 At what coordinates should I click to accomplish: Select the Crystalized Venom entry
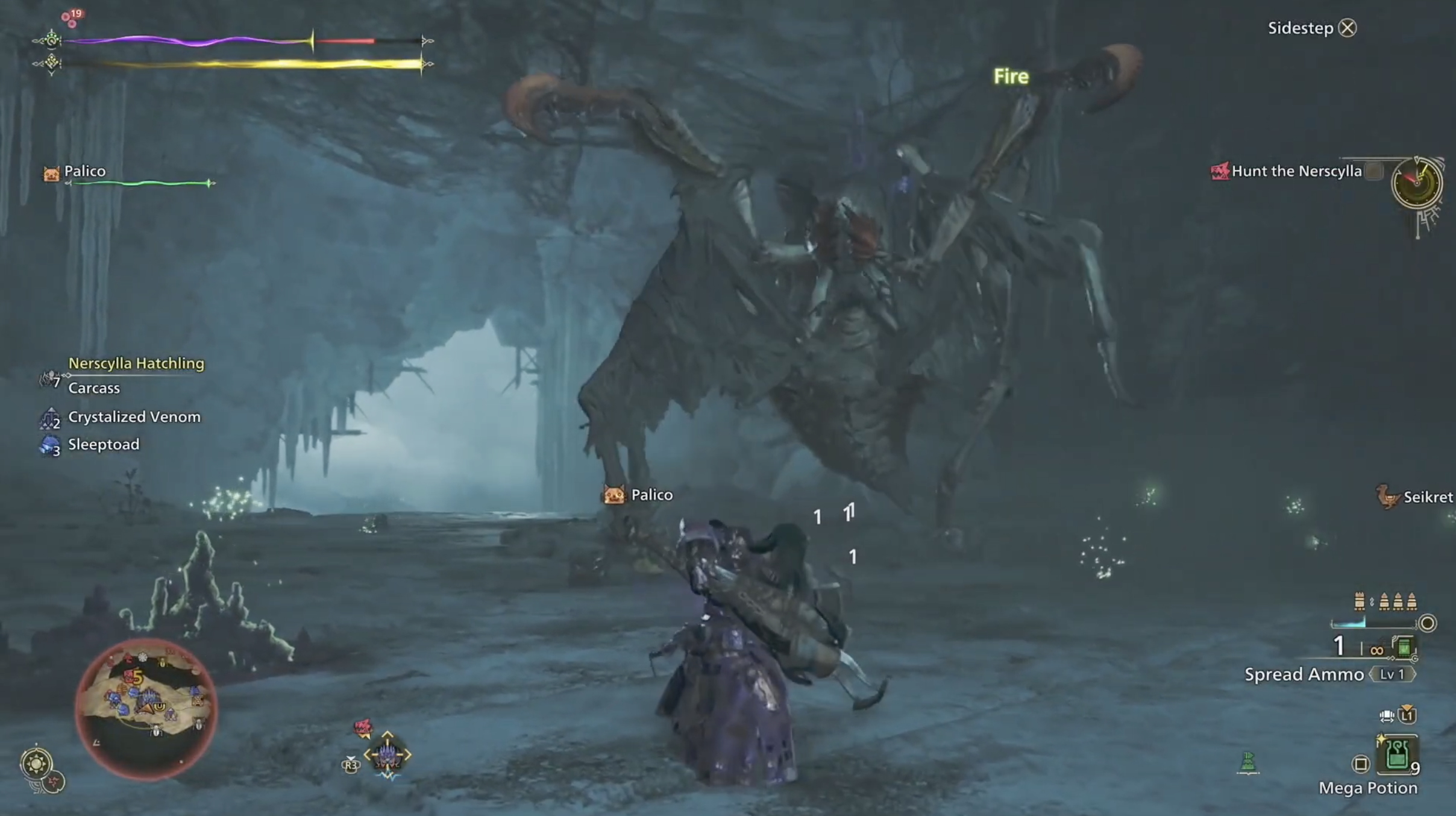pyautogui.click(x=134, y=417)
